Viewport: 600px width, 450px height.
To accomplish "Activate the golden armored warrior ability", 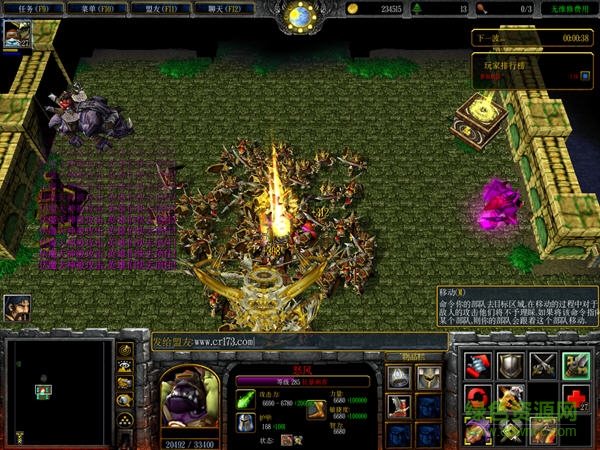I will pos(511,399).
